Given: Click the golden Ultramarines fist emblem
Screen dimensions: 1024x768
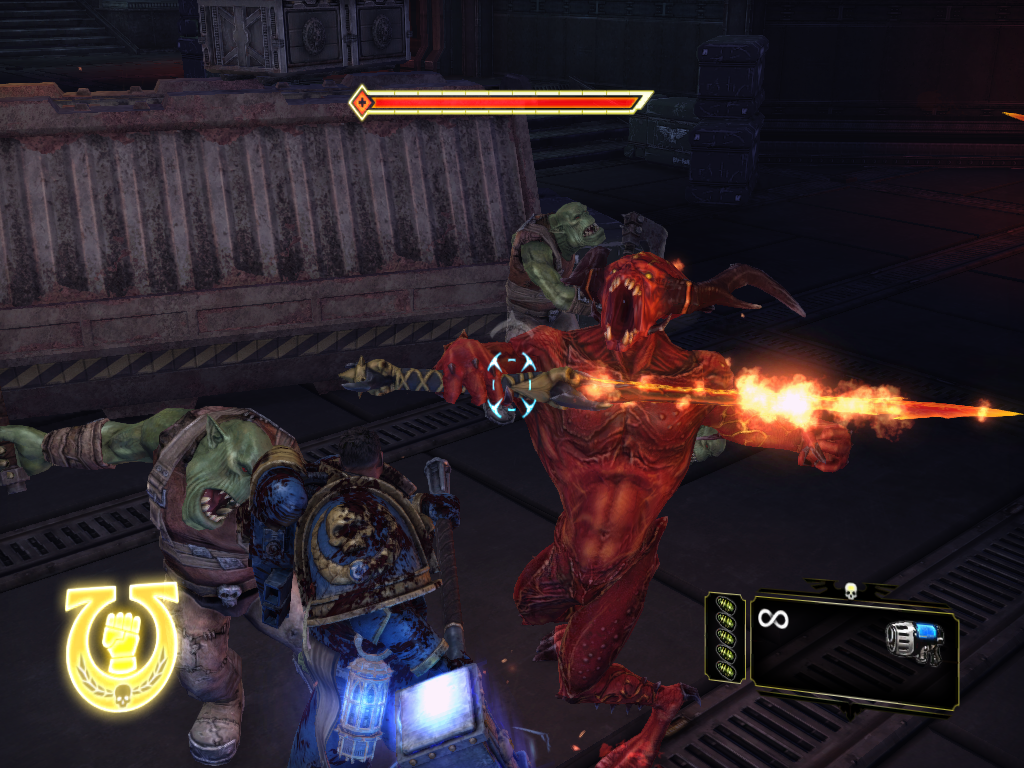Looking at the screenshot, I should [x=121, y=645].
